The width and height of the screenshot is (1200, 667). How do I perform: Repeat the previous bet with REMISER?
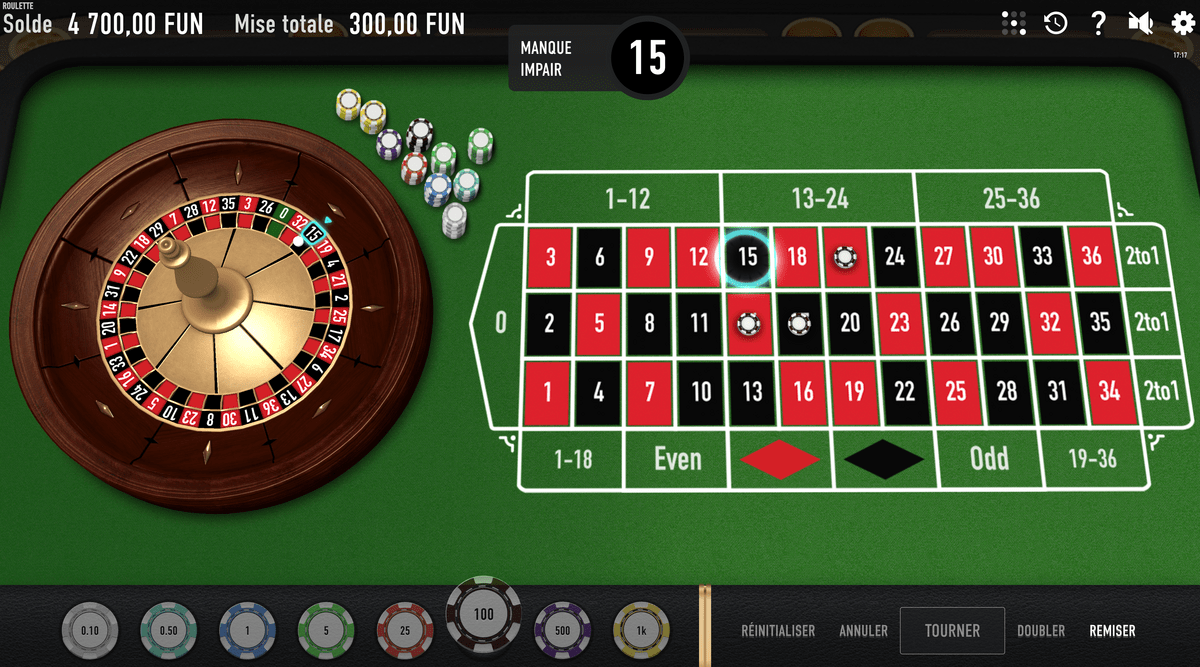click(1112, 631)
